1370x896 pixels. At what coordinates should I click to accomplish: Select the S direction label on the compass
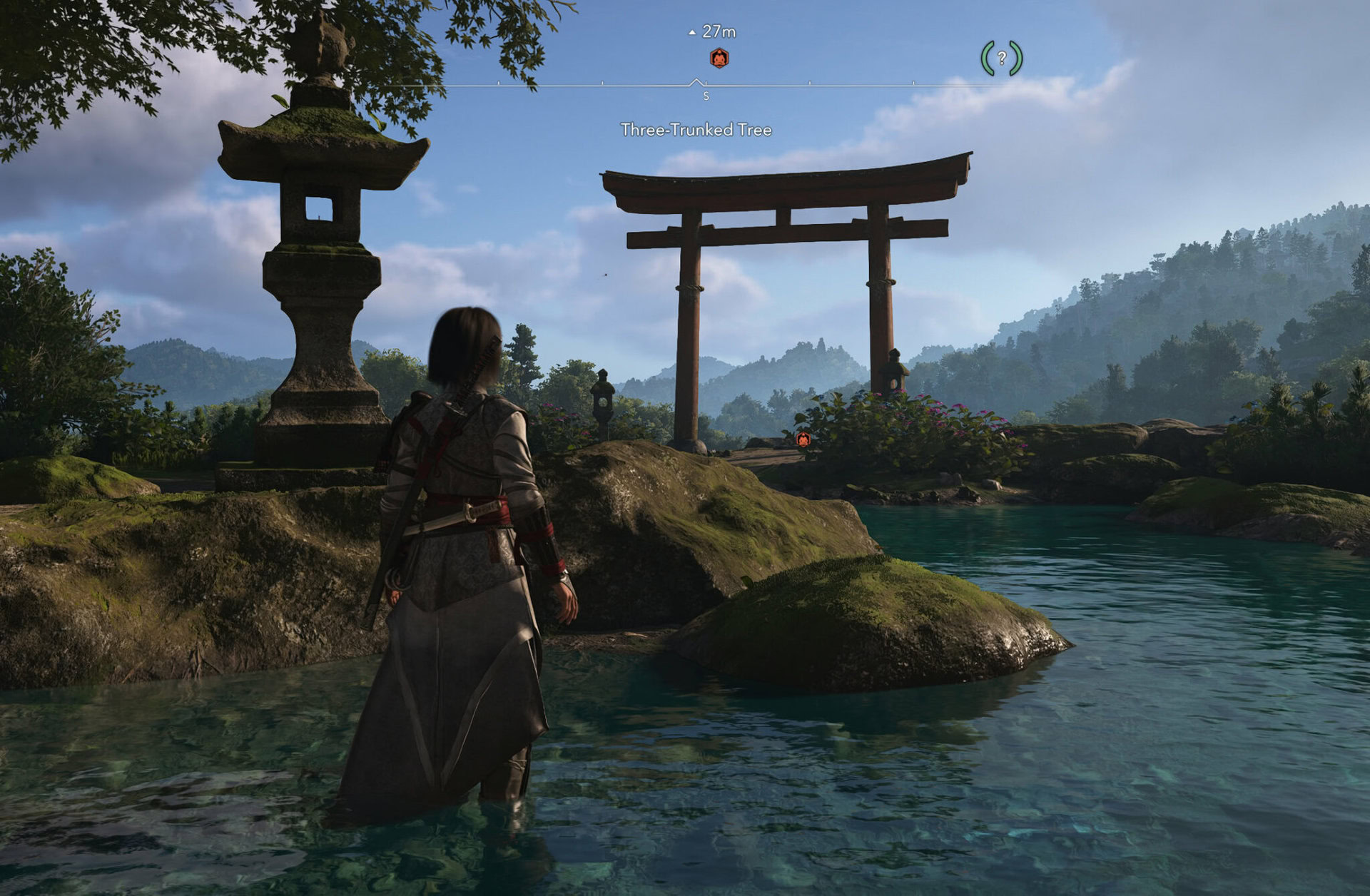click(x=706, y=96)
